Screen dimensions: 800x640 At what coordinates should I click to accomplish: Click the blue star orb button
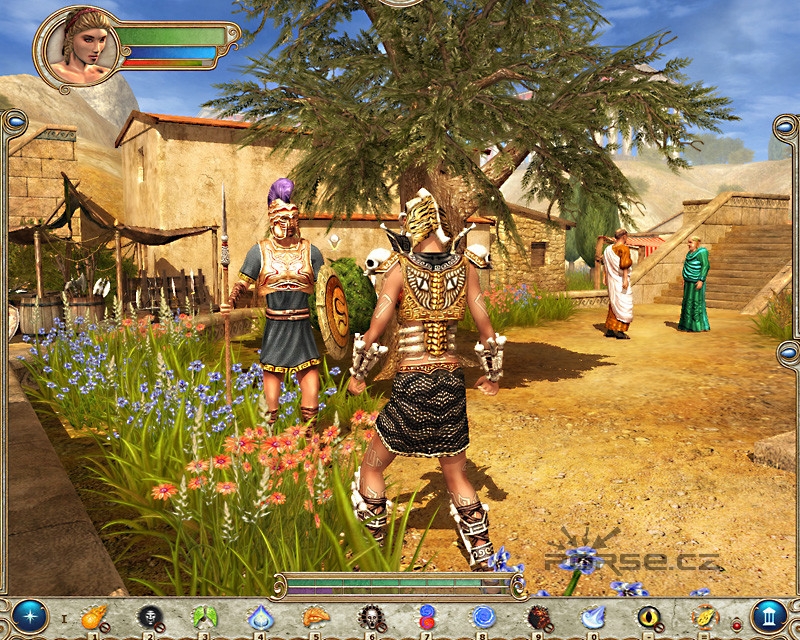tap(30, 616)
